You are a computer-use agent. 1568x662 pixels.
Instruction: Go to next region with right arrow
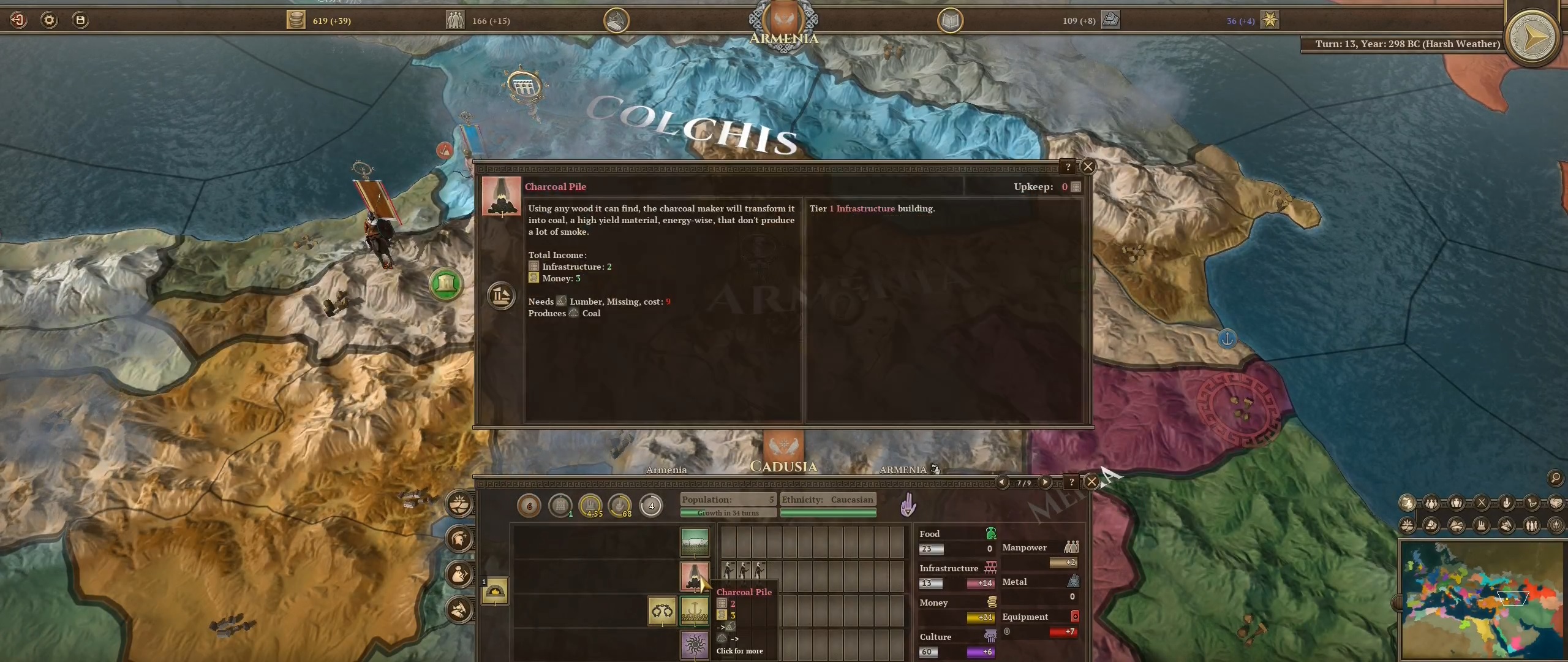1046,482
